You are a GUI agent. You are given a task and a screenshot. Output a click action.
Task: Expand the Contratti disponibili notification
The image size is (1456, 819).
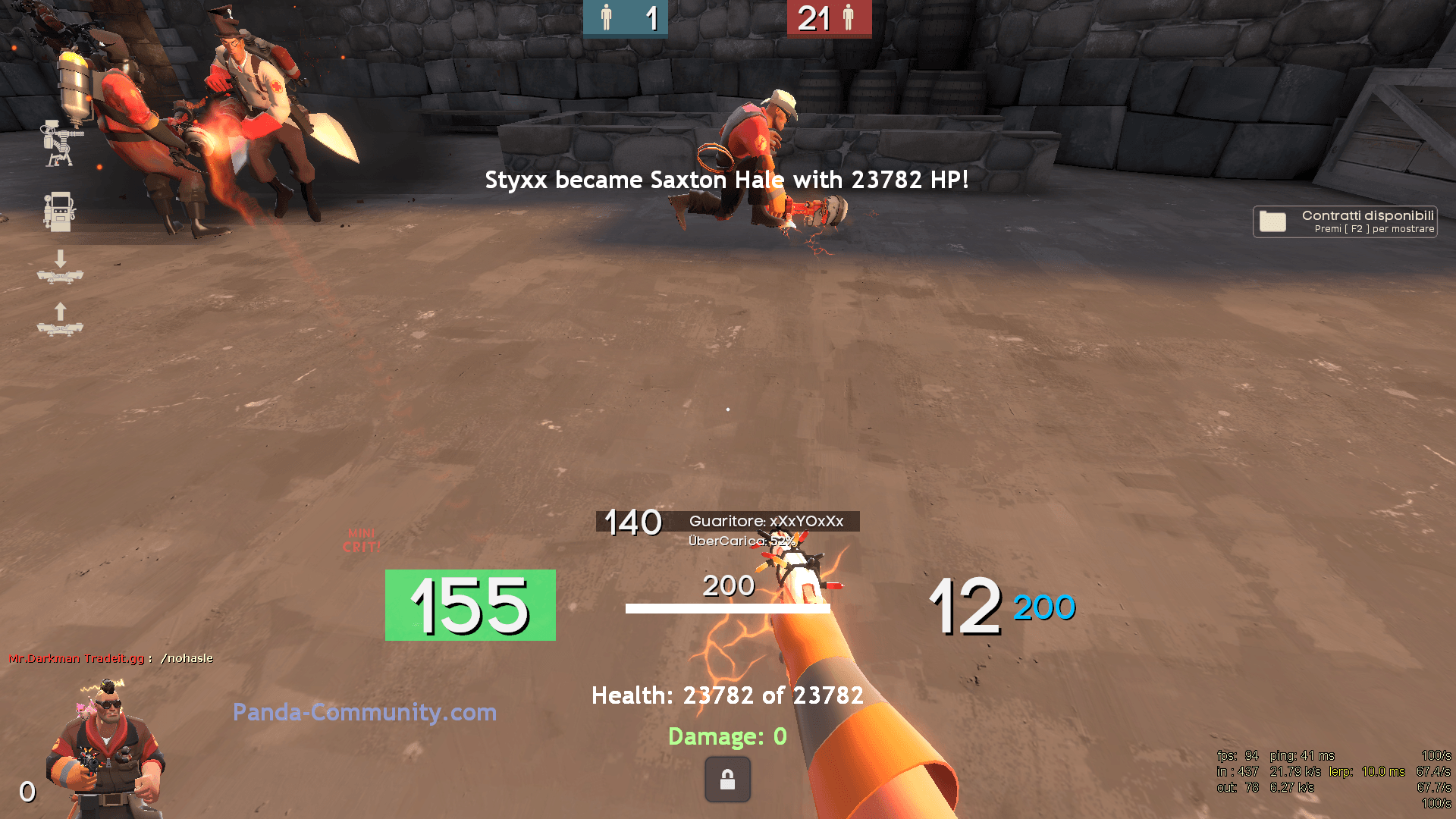1345,221
